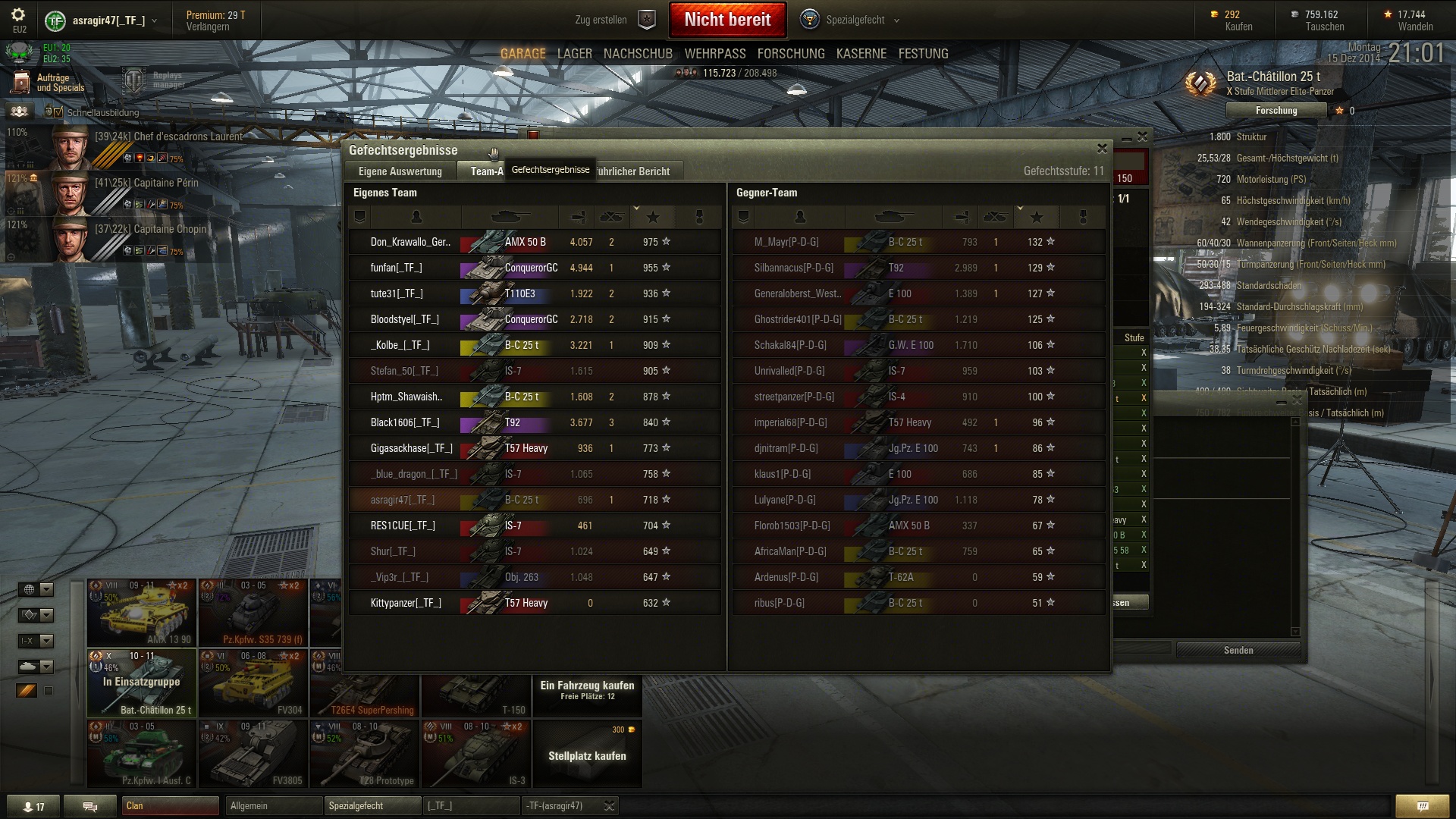The image size is (1456, 819).
Task: Click Stellplatz kaufen to buy a slot
Action: pyautogui.click(x=587, y=755)
